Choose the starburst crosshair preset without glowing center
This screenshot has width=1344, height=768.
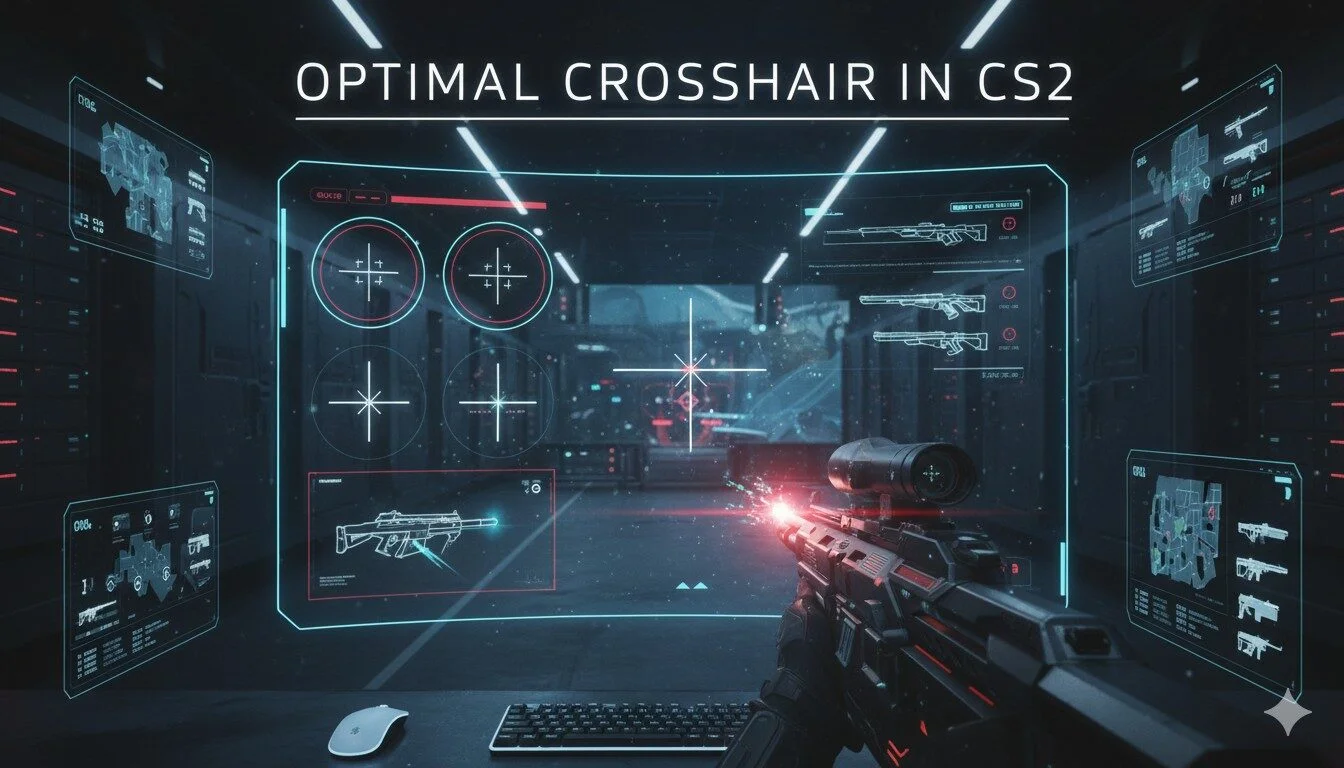[367, 402]
